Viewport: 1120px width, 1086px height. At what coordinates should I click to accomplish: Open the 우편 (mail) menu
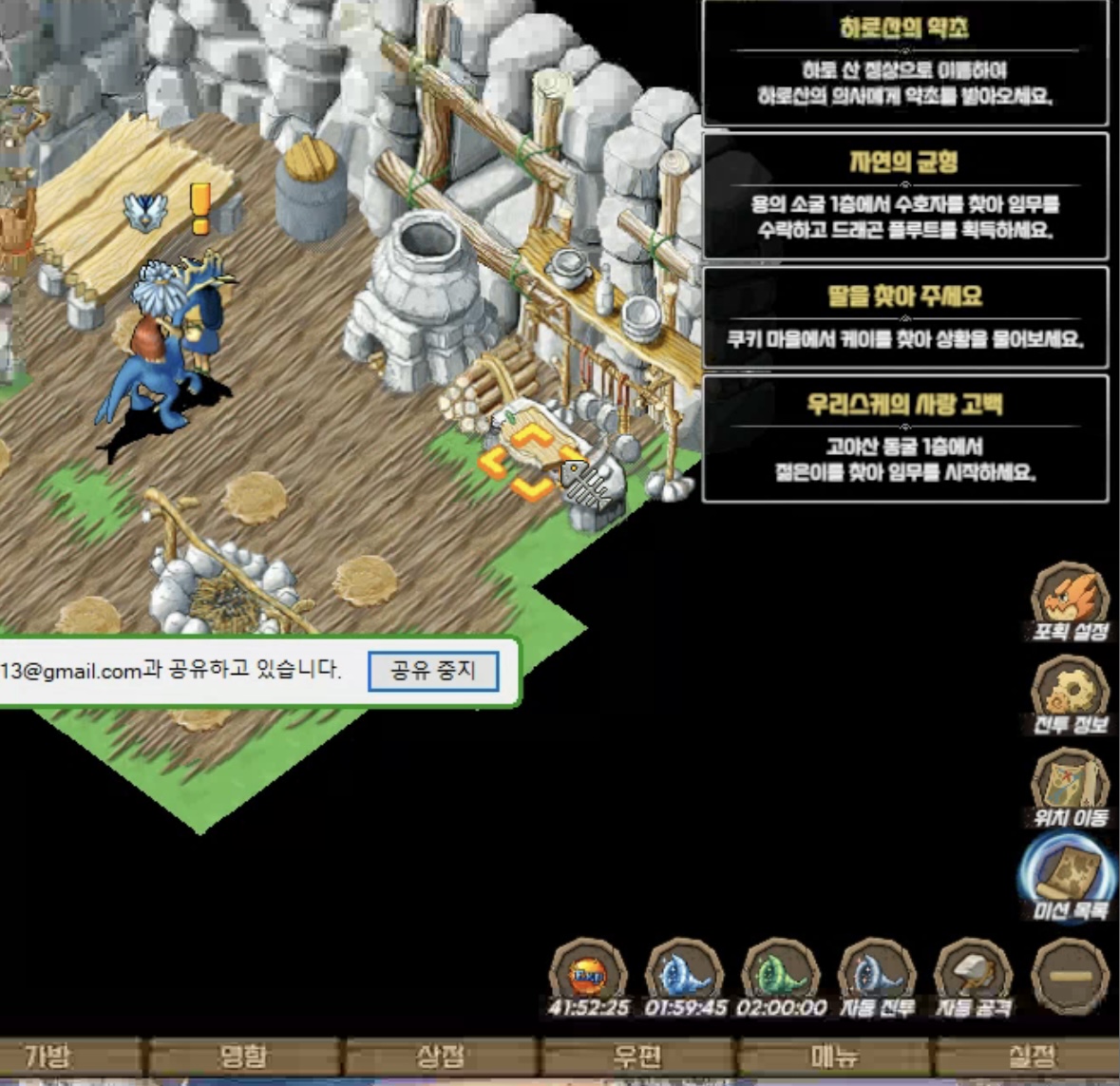(x=636, y=1057)
